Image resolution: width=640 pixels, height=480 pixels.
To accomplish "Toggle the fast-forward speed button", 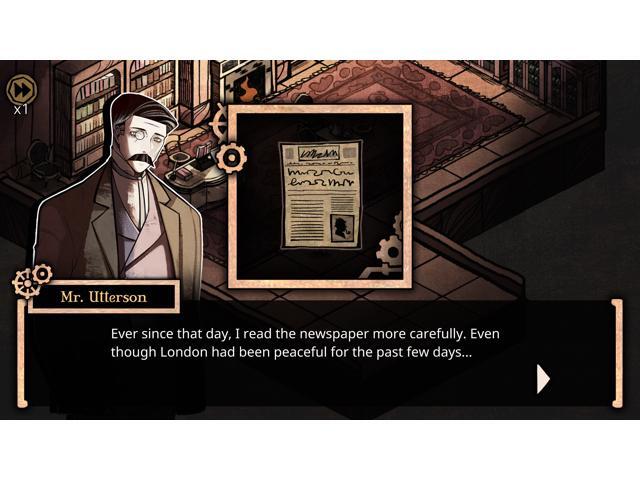I will pos(21,90).
